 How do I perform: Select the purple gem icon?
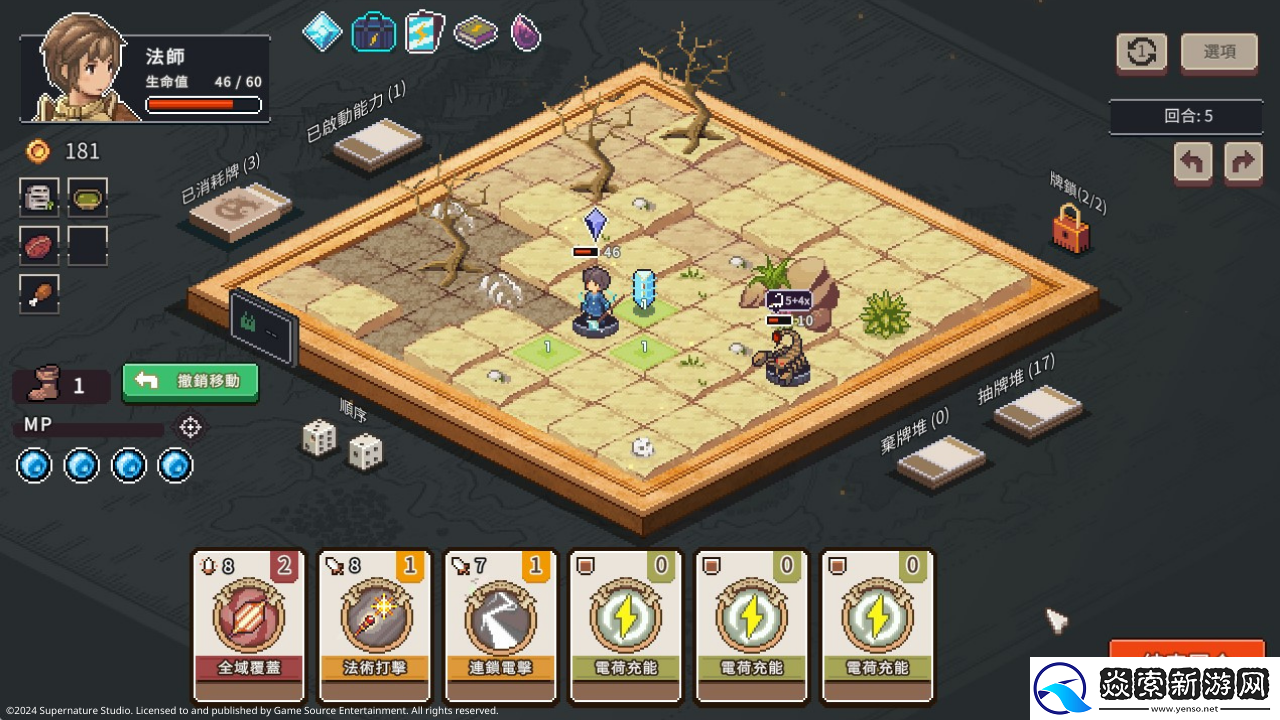point(526,32)
